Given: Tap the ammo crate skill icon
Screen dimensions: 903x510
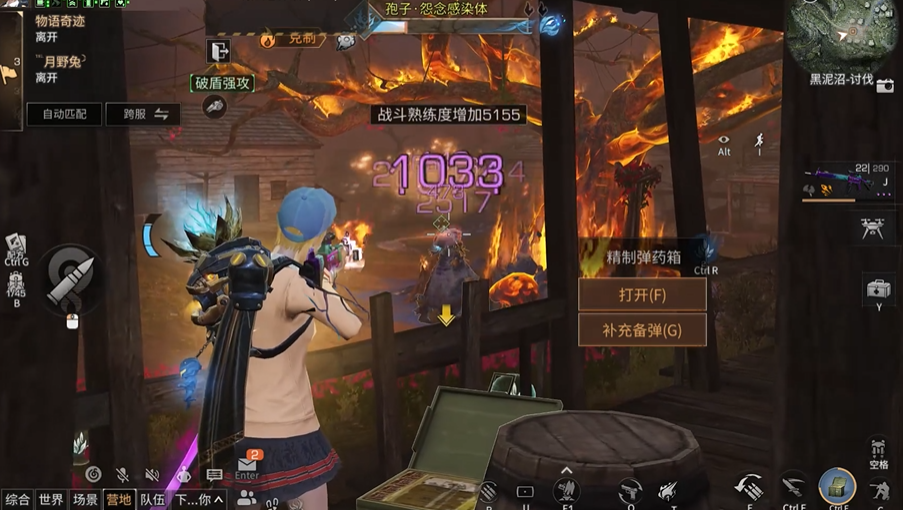Looking at the screenshot, I should [x=836, y=486].
